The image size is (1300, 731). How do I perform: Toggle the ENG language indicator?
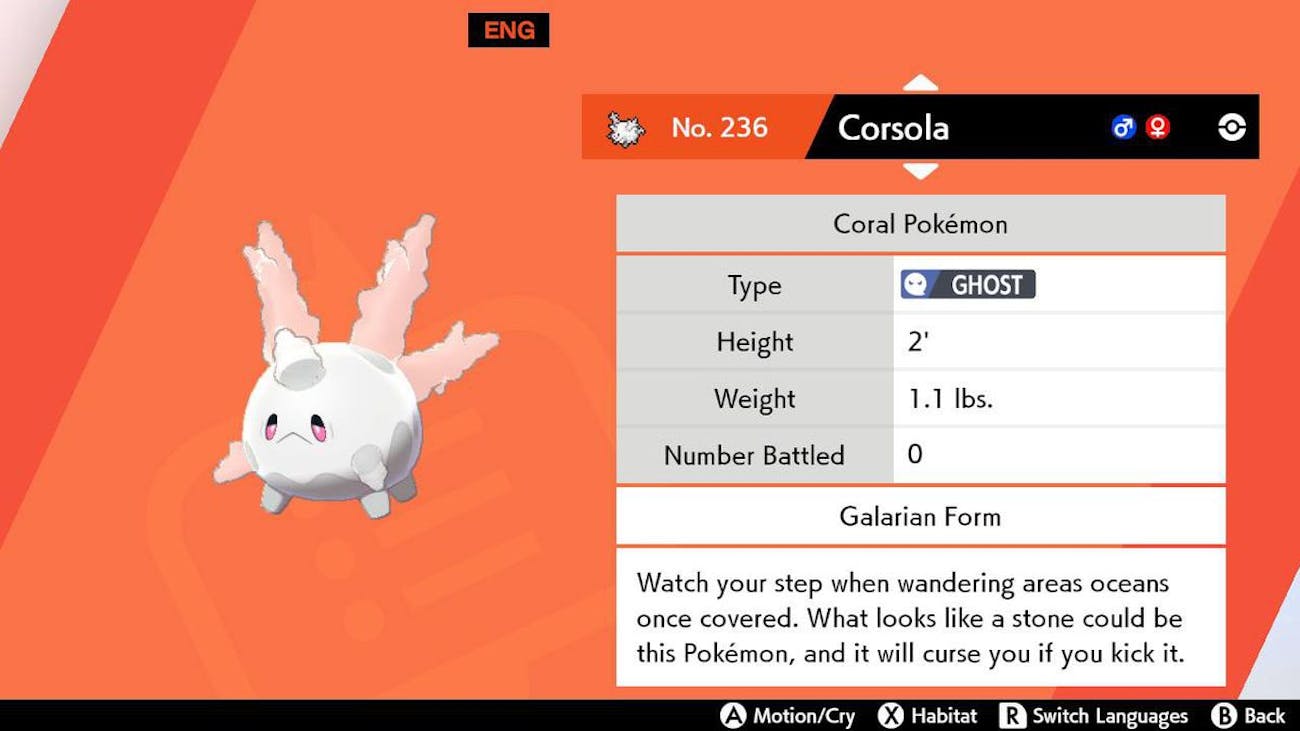point(508,30)
